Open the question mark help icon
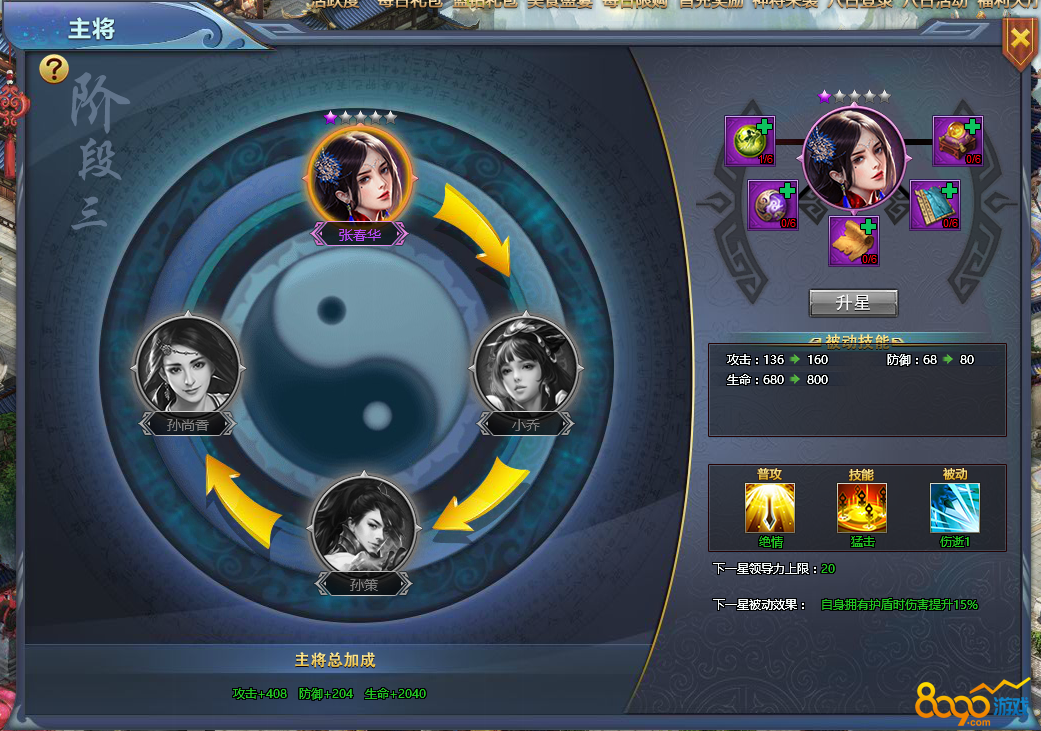Image resolution: width=1041 pixels, height=731 pixels. 54,69
